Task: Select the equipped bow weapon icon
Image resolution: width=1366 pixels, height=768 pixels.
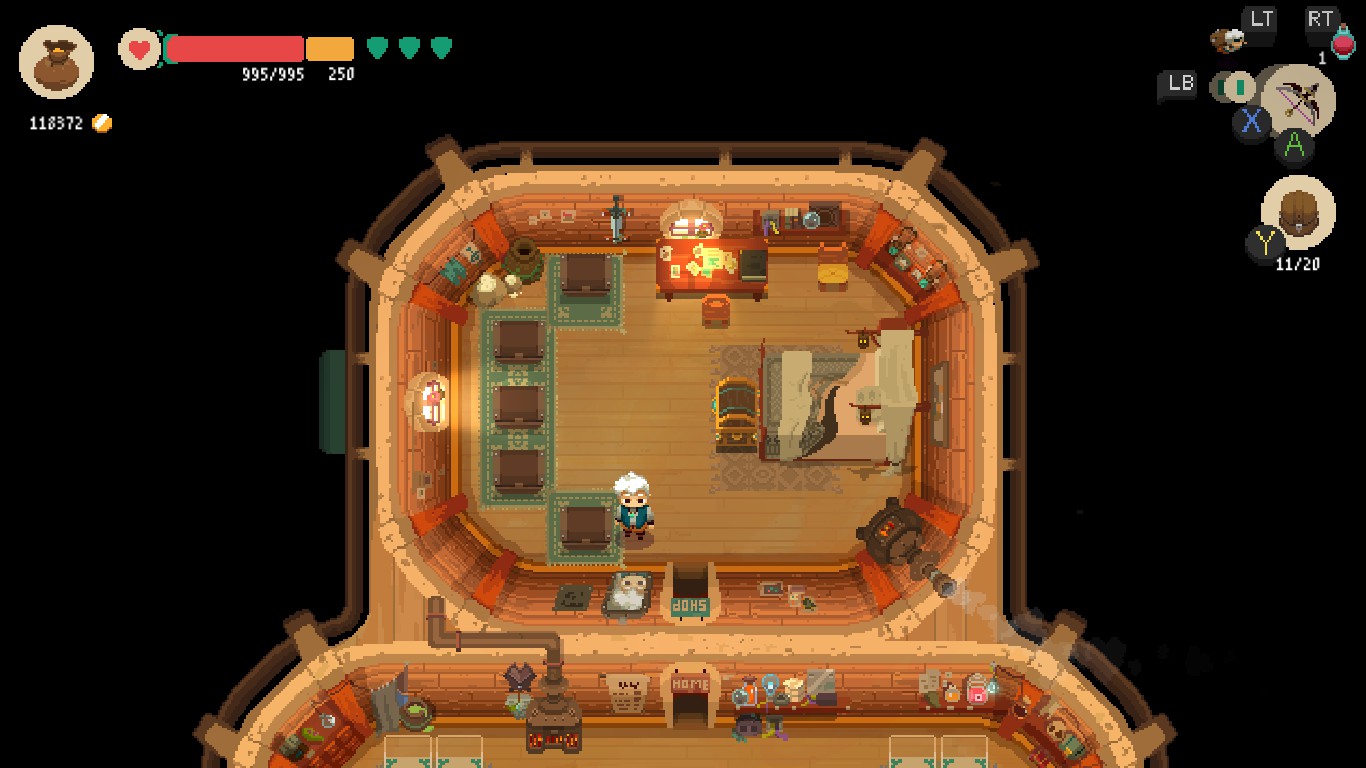Action: [x=1299, y=101]
